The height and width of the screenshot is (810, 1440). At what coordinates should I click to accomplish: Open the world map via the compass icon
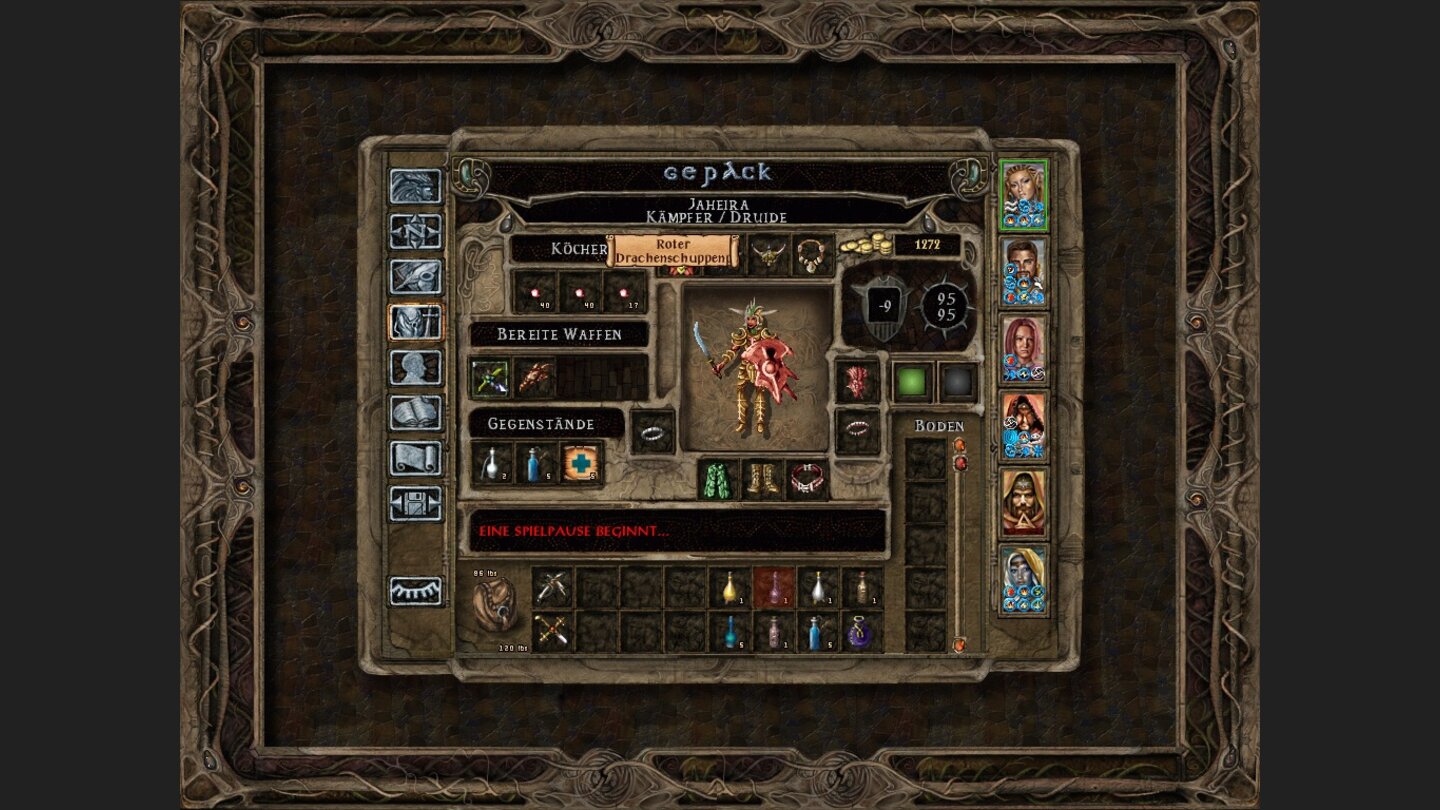pos(413,232)
